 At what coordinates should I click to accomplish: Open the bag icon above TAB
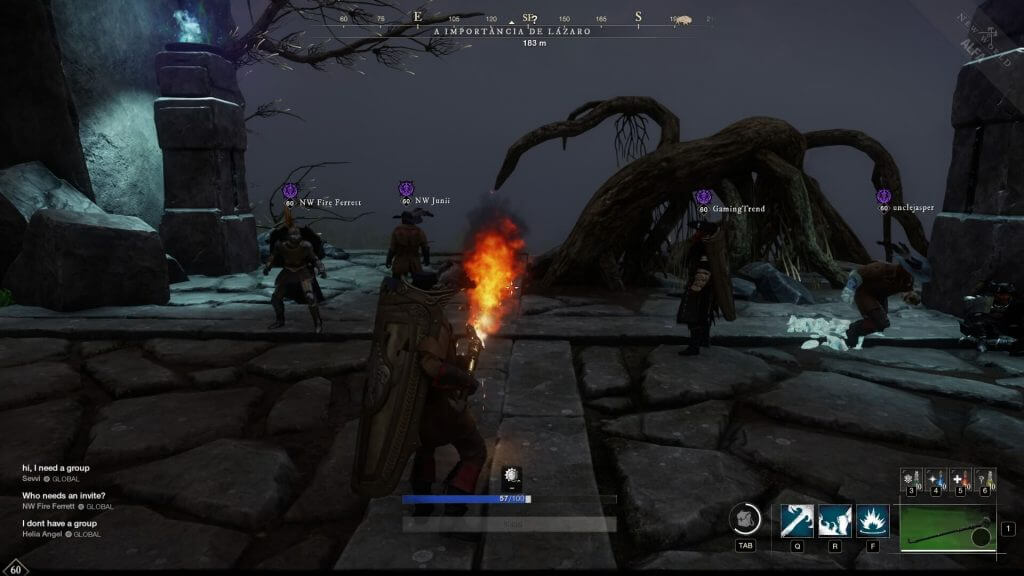(745, 519)
